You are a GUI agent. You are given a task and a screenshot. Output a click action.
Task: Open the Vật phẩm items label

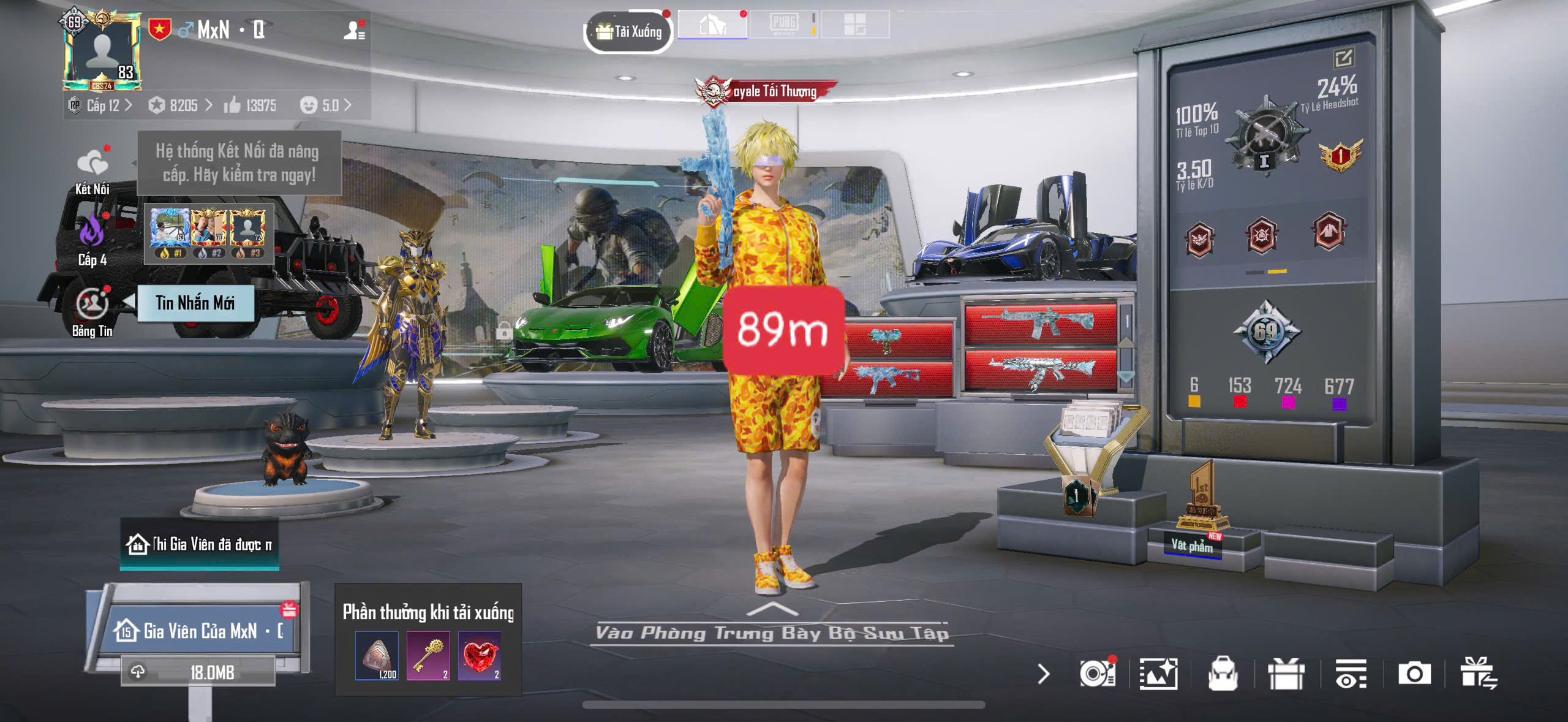point(1192,545)
